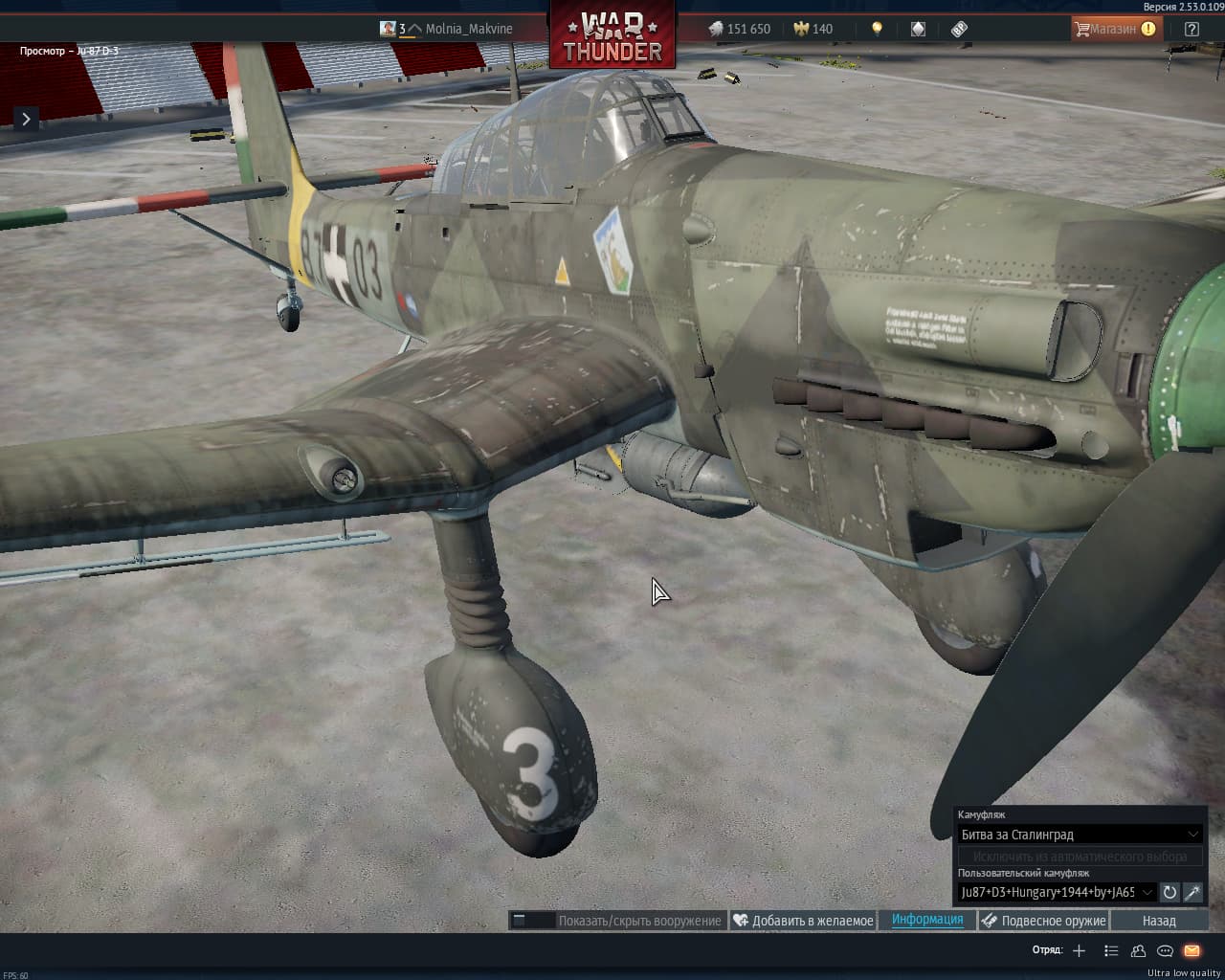Open the Molnia_Makvine player profile
The image size is (1225, 980).
tap(468, 29)
